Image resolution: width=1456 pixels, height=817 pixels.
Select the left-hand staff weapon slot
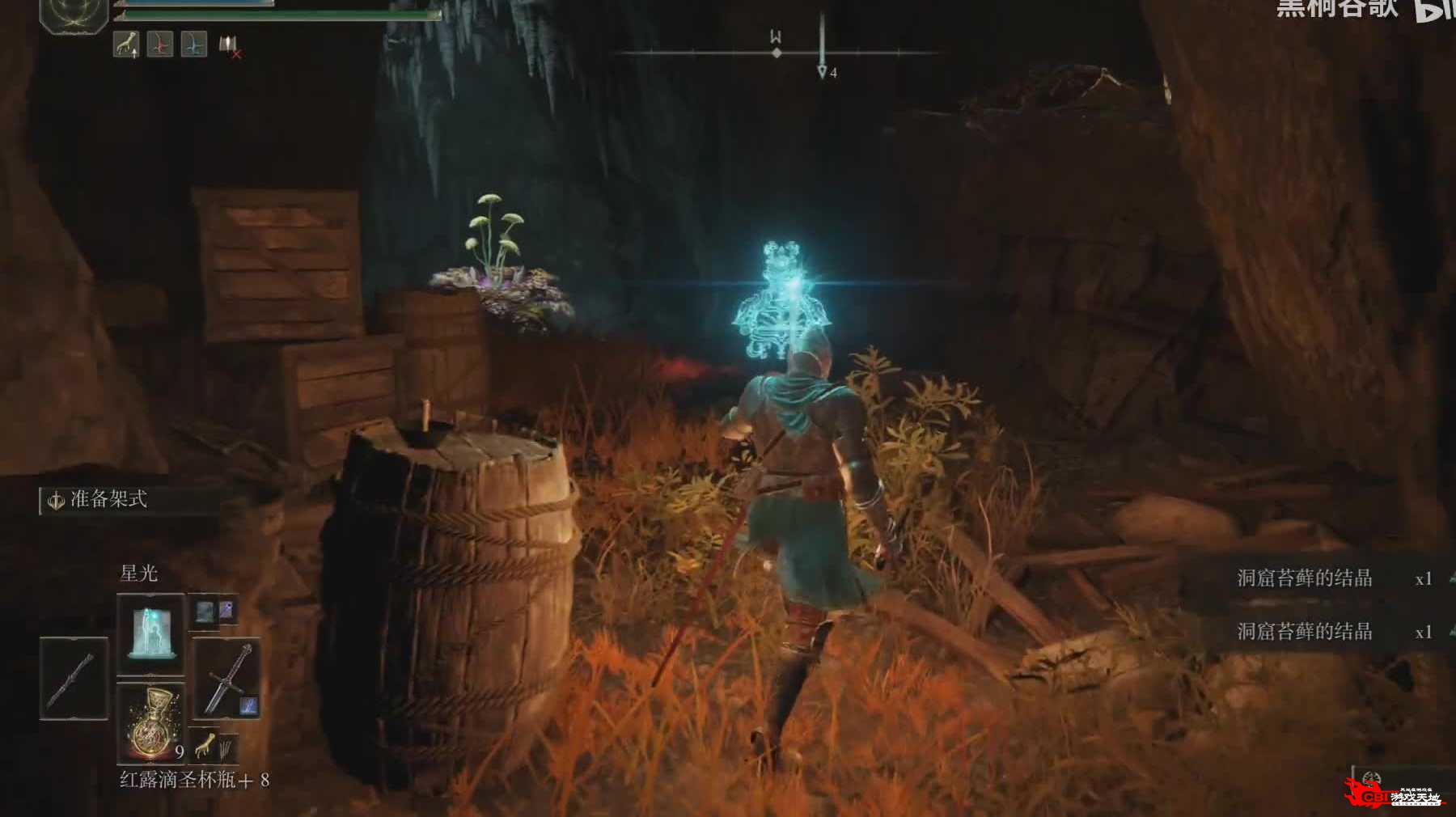[x=74, y=678]
